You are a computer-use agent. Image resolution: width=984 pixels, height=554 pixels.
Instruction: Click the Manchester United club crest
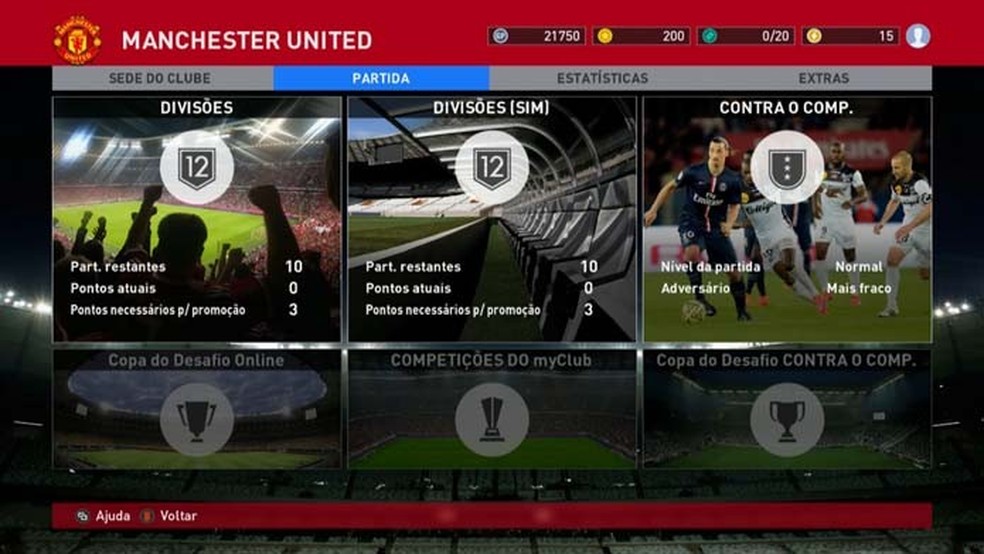[x=77, y=40]
